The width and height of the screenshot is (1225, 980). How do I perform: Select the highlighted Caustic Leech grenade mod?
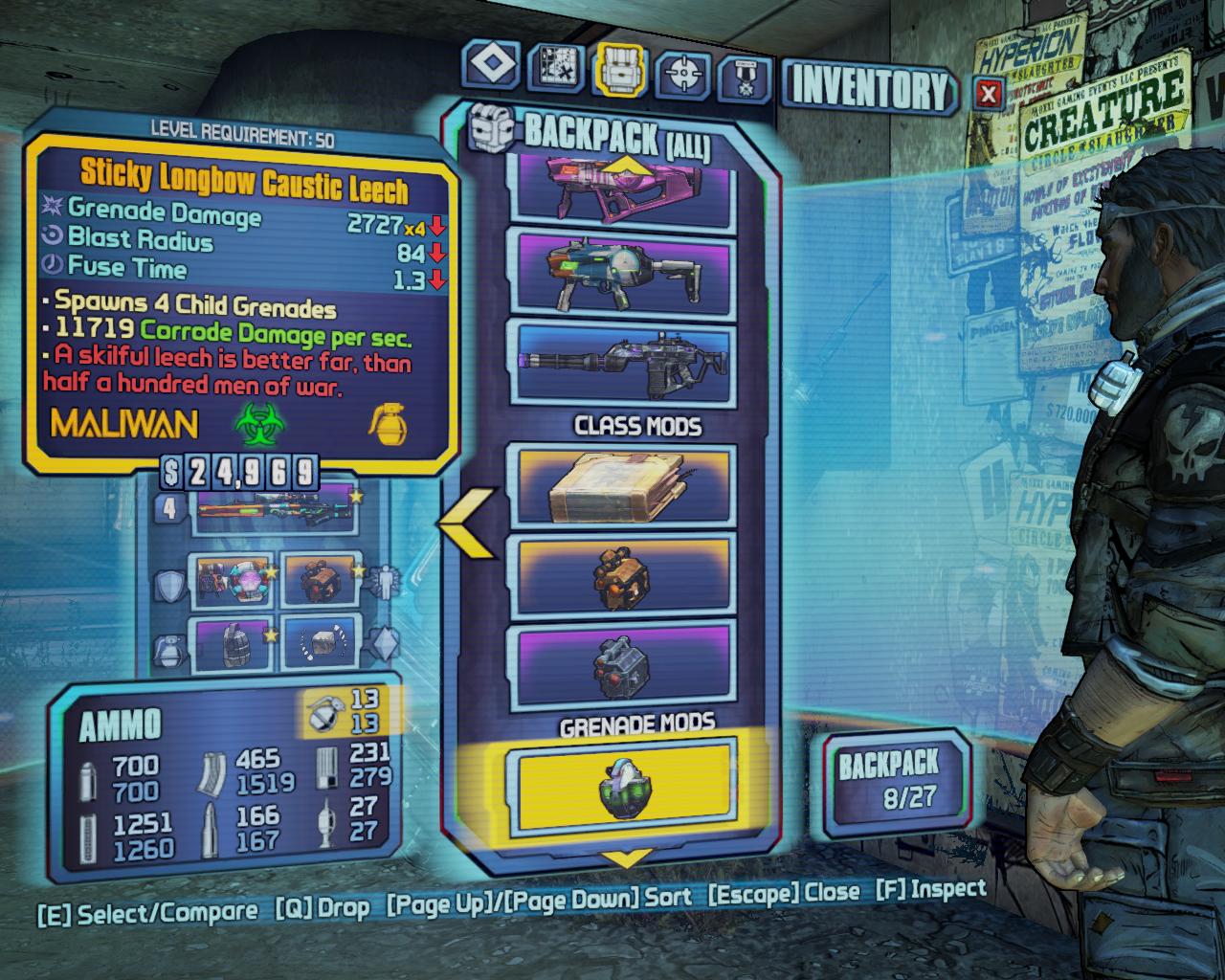tap(626, 789)
